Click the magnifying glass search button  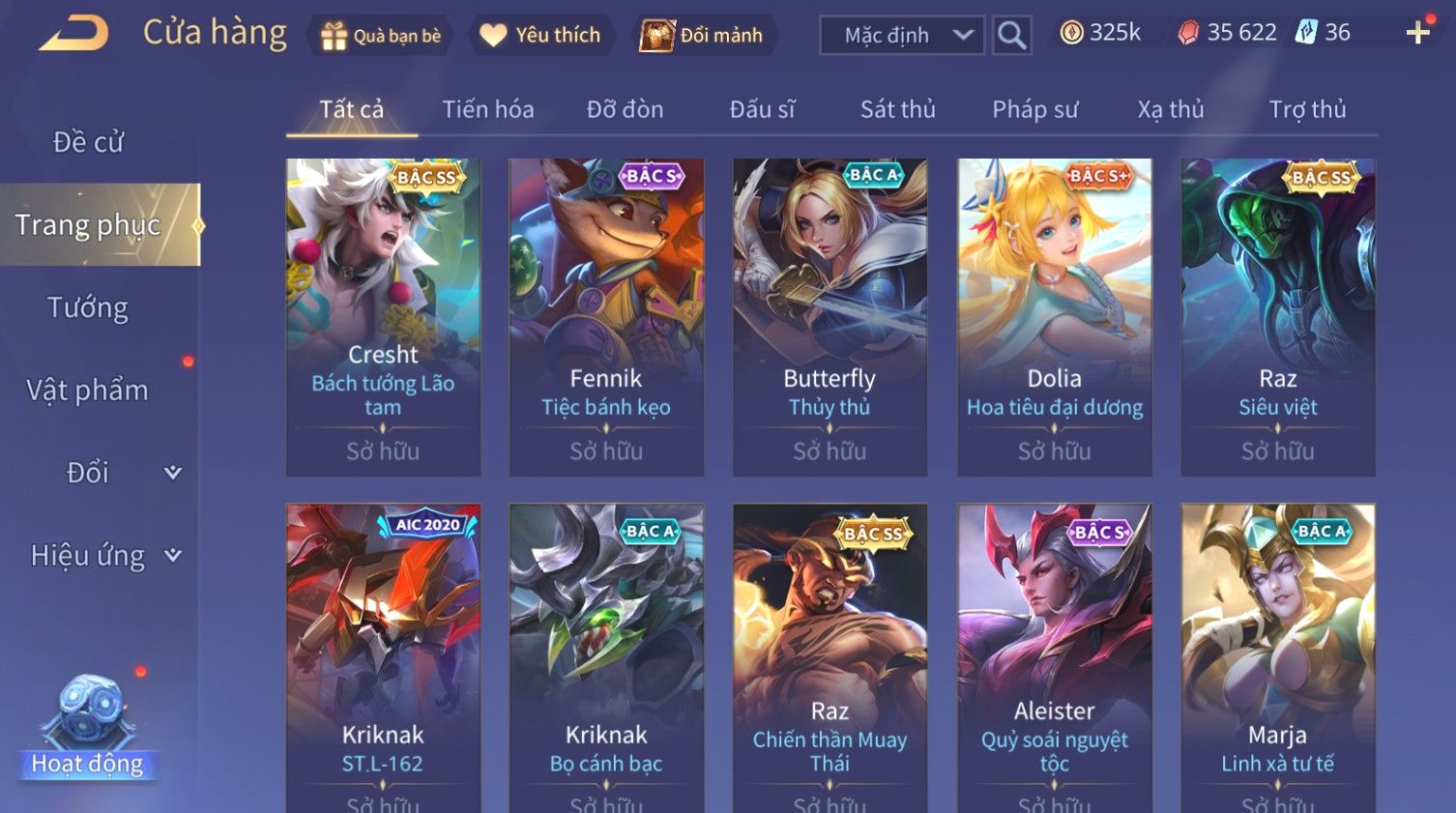coord(1011,36)
